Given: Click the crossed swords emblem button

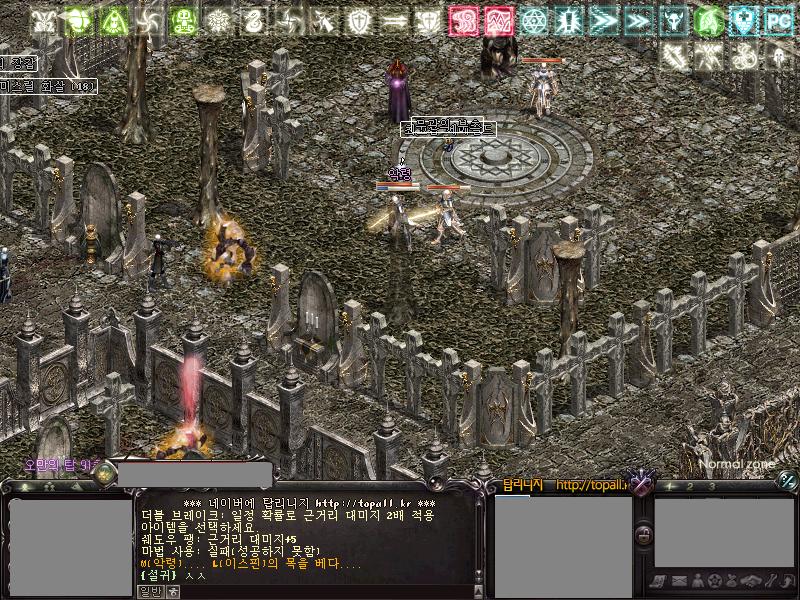Looking at the screenshot, I should pos(642,484).
